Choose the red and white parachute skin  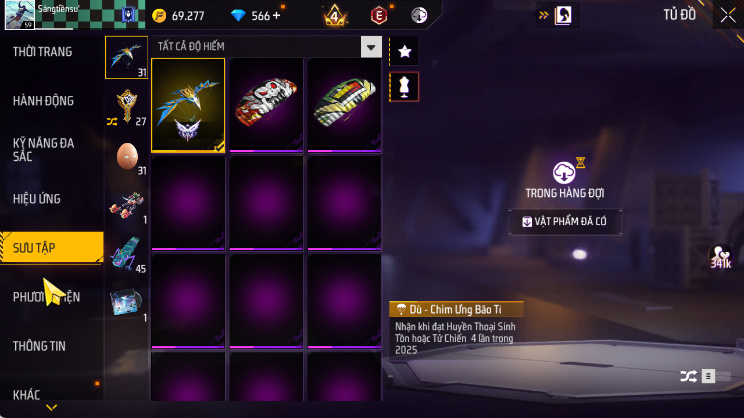pyautogui.click(x=266, y=104)
